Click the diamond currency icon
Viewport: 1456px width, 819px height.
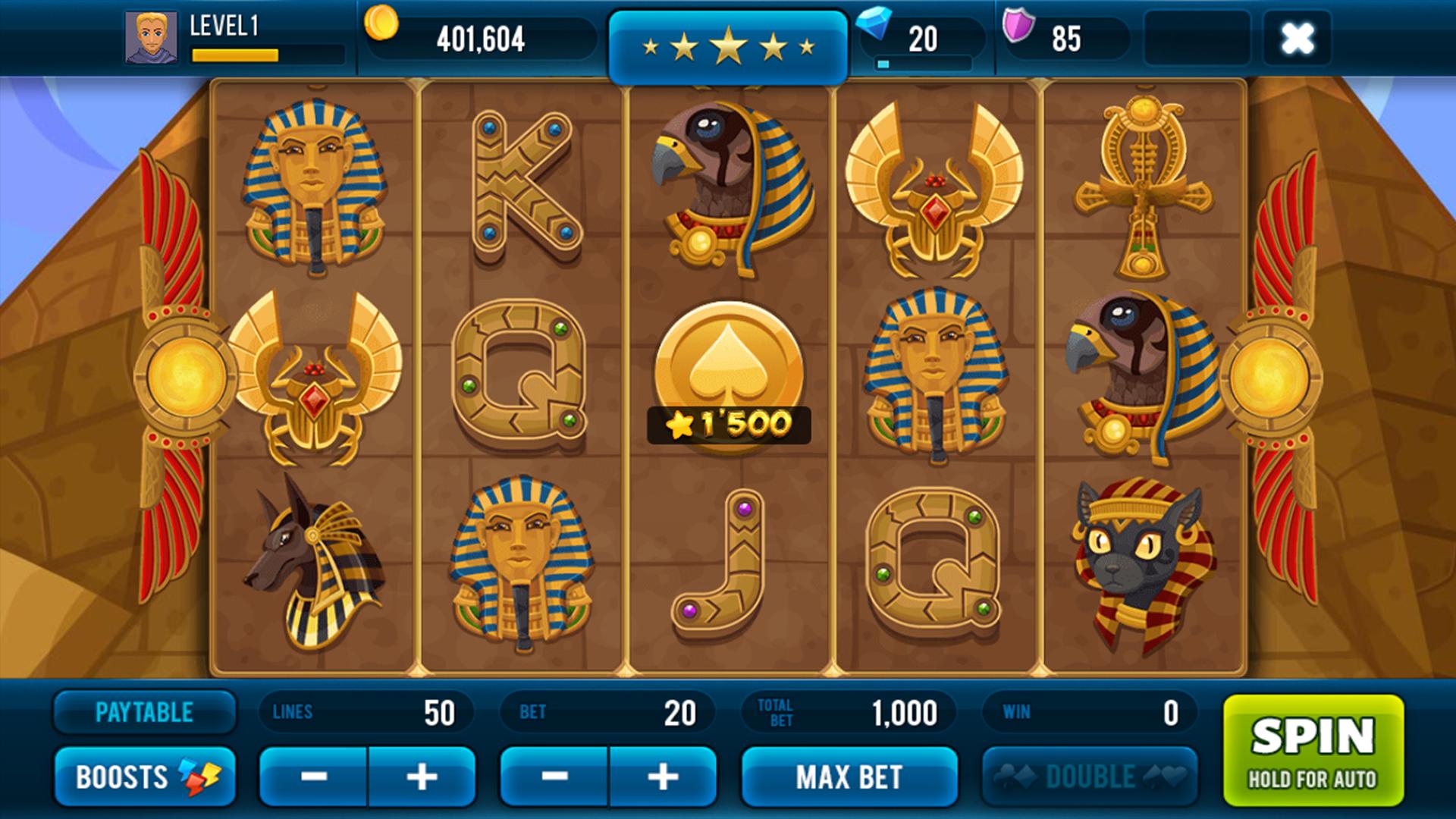pos(881,30)
